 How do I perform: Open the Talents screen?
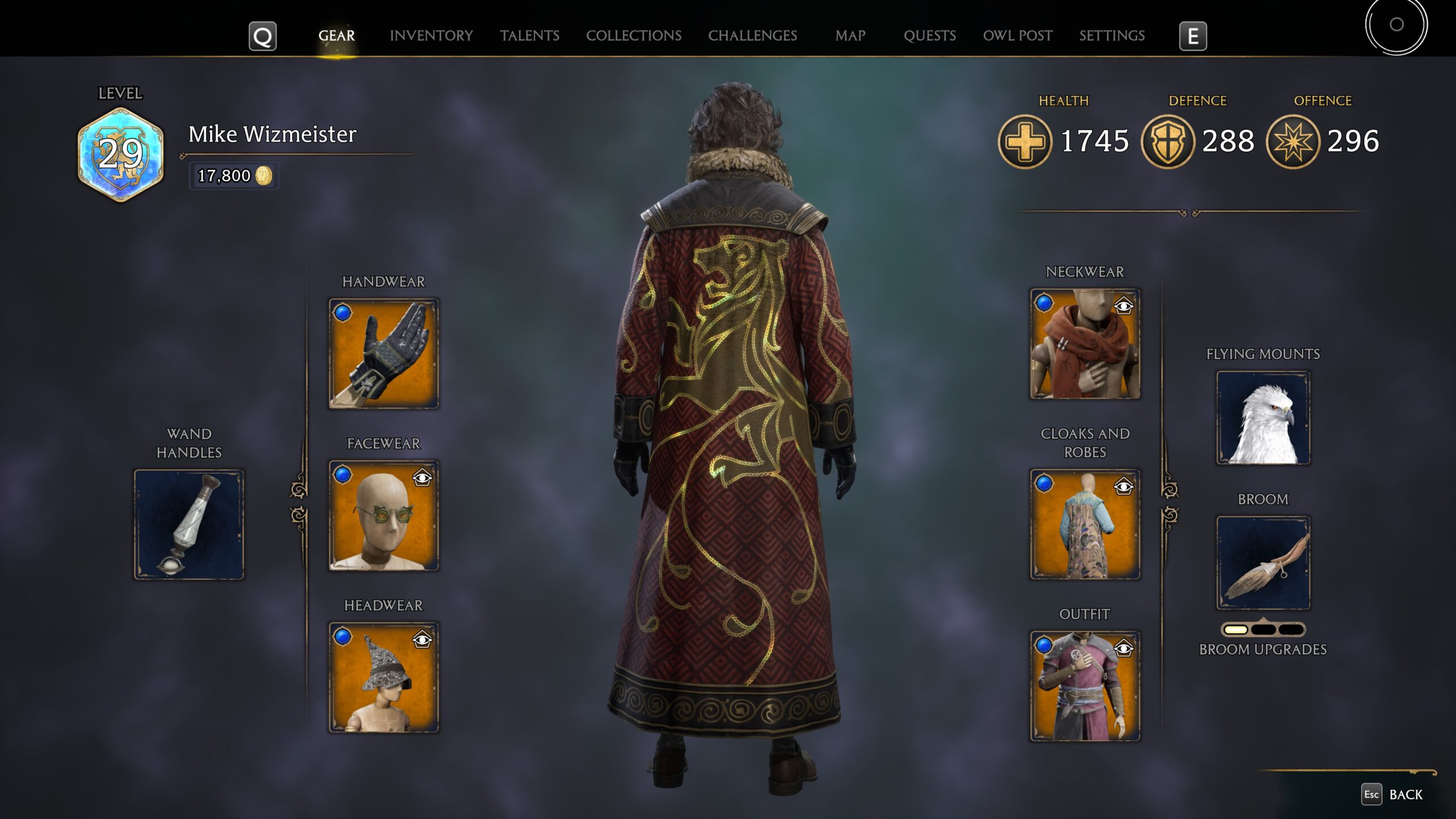530,35
